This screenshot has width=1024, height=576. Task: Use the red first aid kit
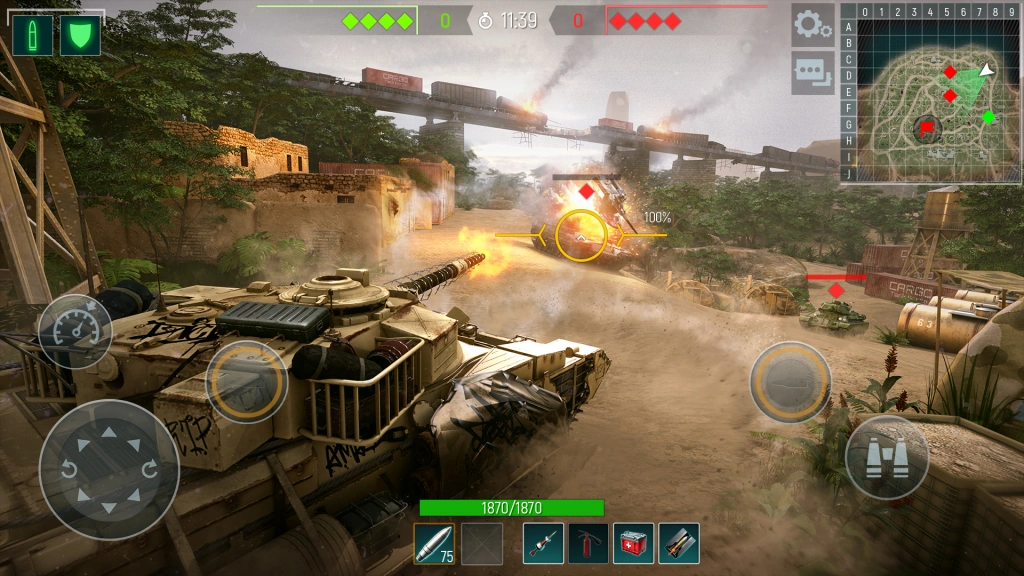pos(633,544)
